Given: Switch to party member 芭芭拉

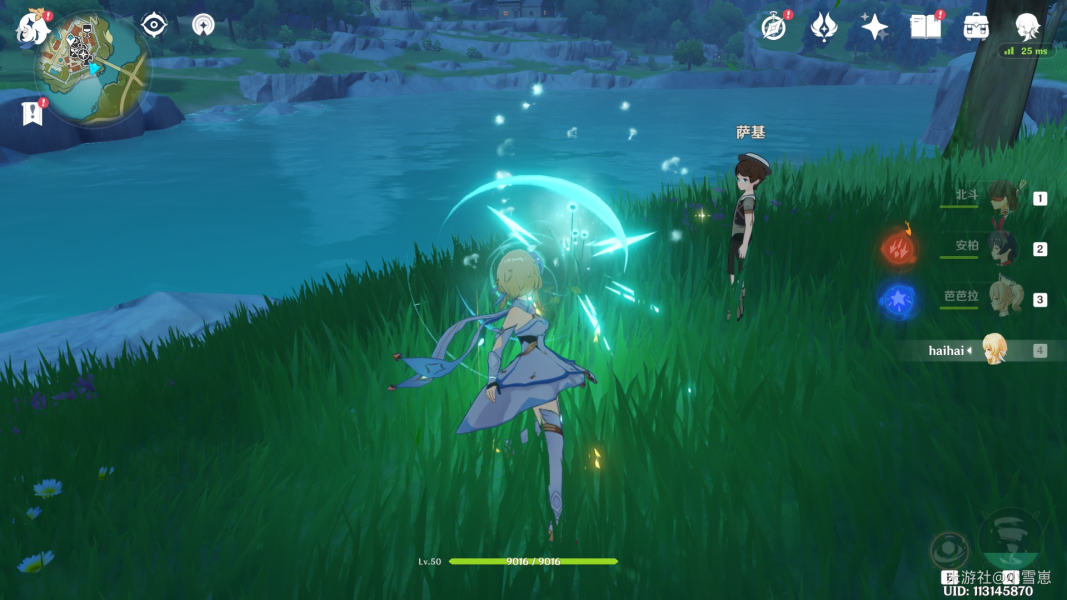Looking at the screenshot, I should click(1001, 298).
